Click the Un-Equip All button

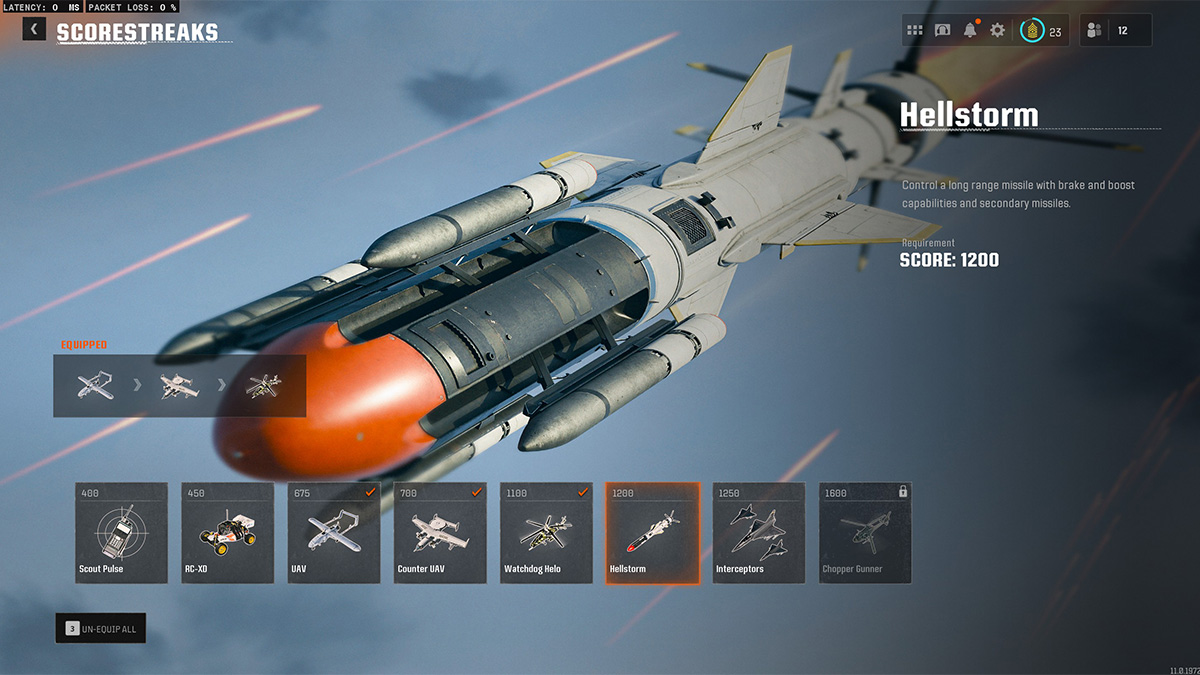pos(101,628)
